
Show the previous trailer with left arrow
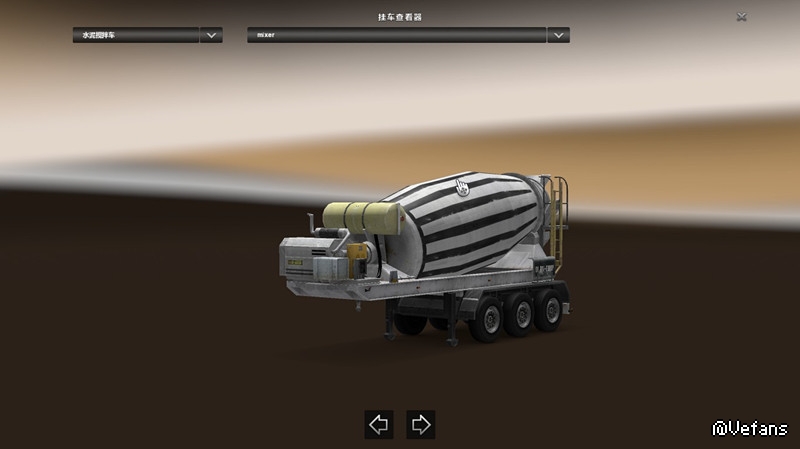[x=379, y=424]
